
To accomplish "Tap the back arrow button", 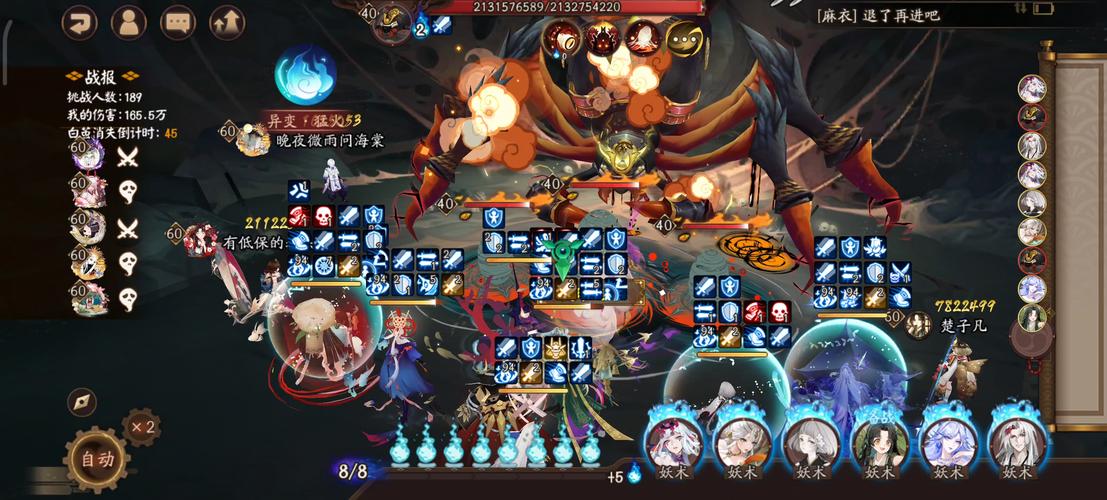I will [x=79, y=22].
